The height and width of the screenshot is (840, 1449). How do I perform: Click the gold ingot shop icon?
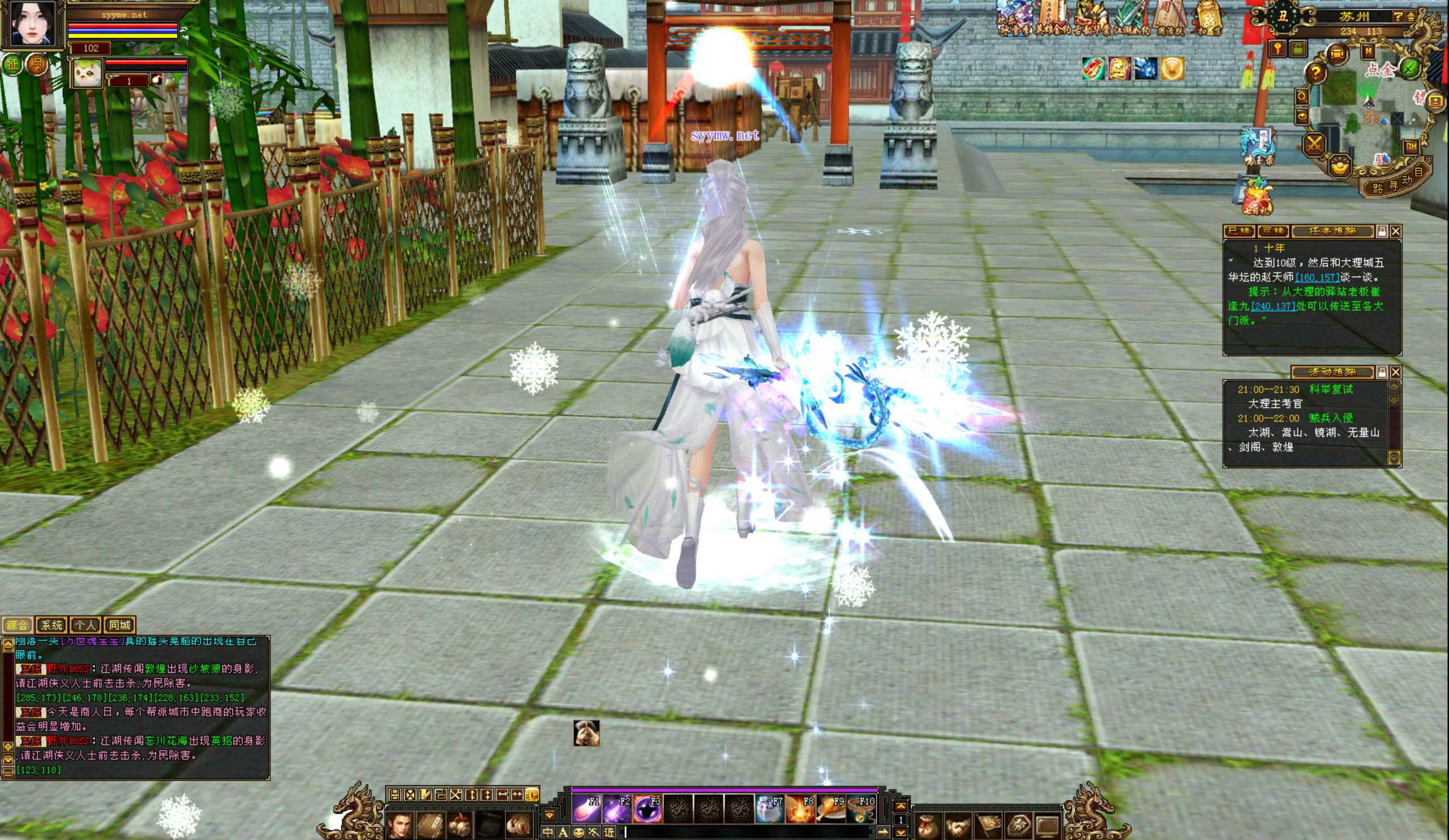(1340, 166)
